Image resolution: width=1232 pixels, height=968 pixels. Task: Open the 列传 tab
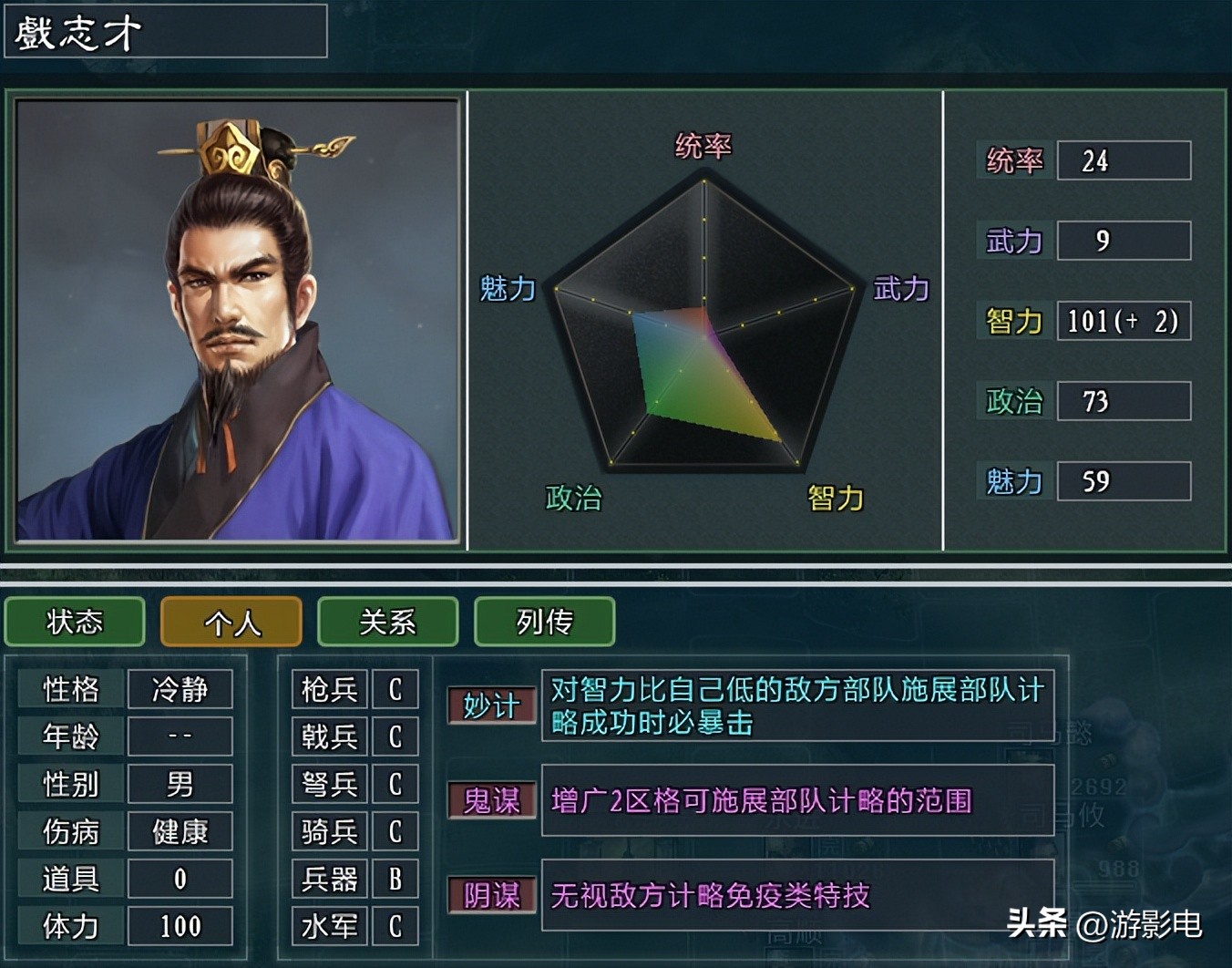544,623
